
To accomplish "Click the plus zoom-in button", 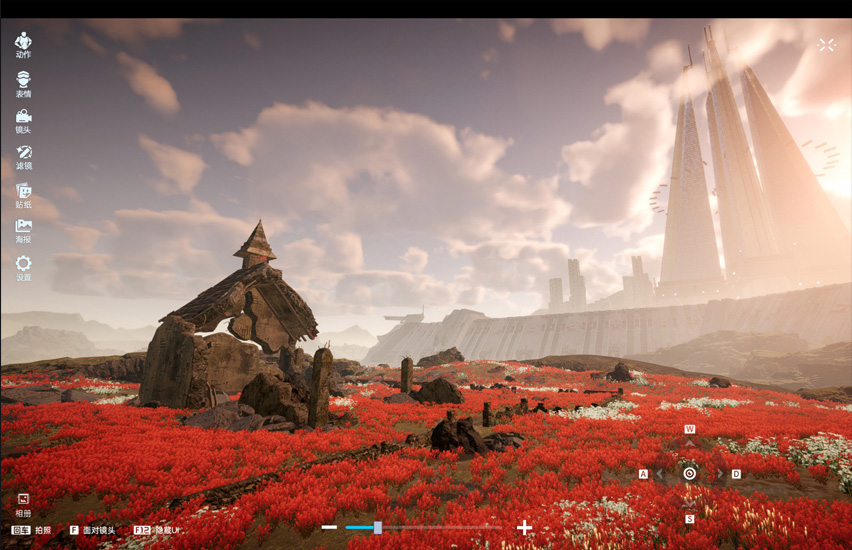I will (524, 527).
